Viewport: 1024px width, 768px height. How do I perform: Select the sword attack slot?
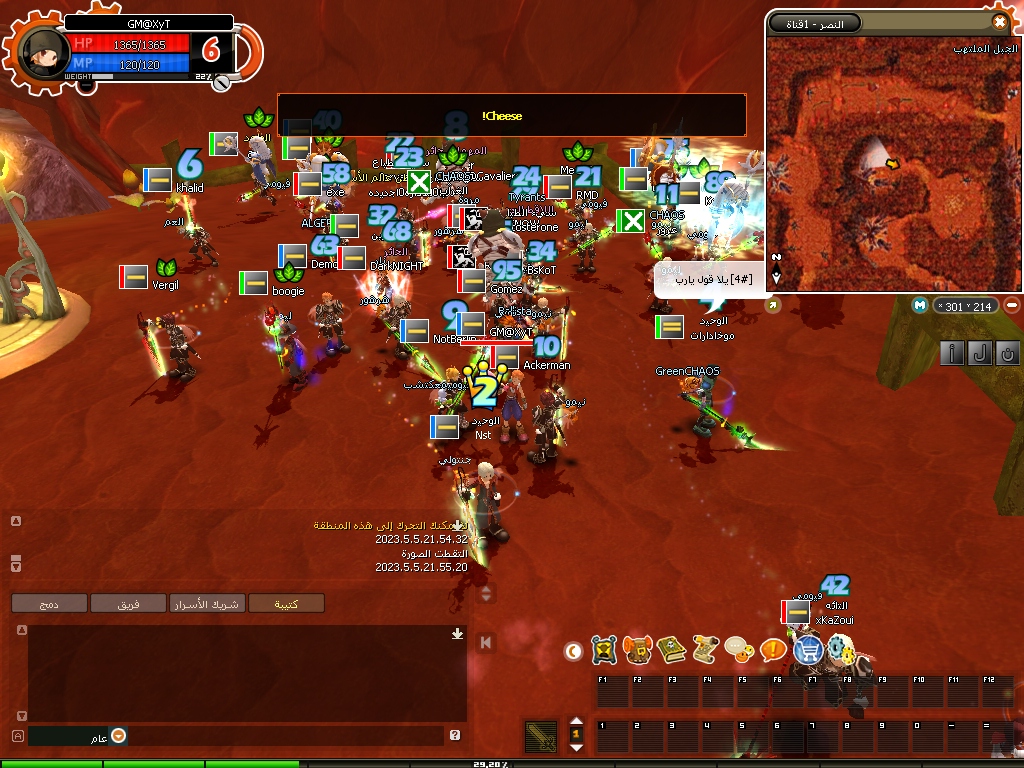tap(541, 737)
